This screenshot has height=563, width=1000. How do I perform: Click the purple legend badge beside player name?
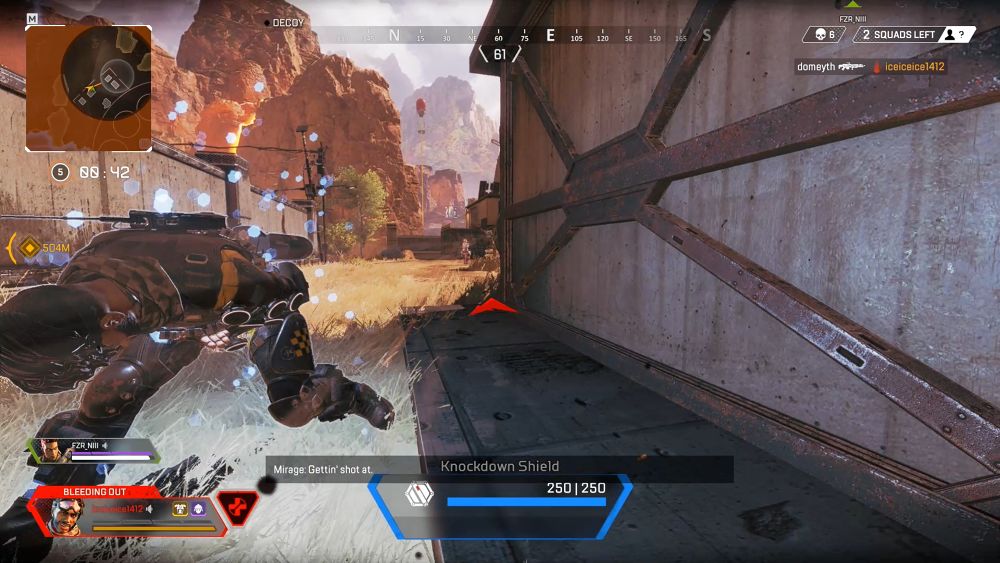197,509
